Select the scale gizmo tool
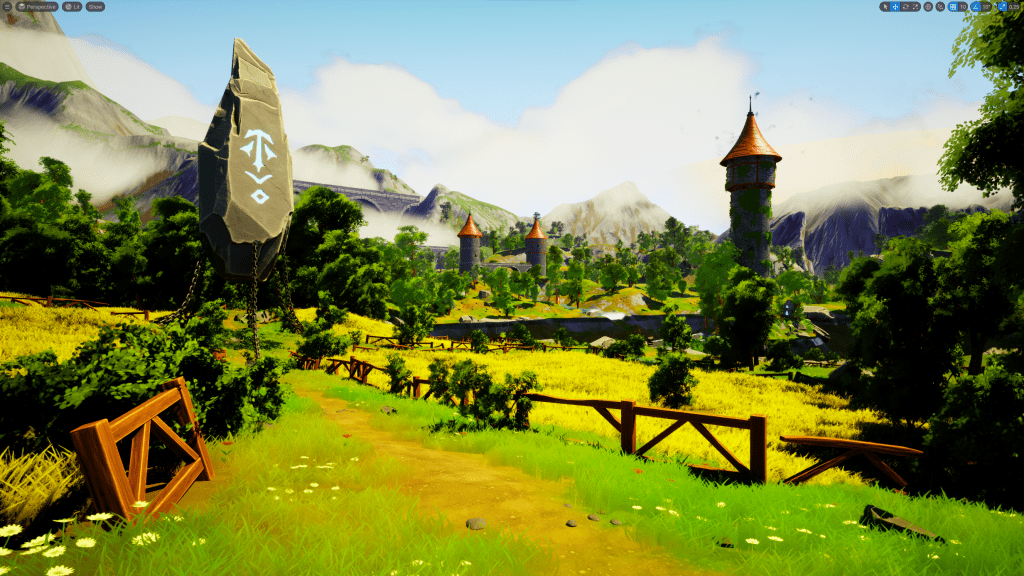The height and width of the screenshot is (576, 1024). (x=915, y=6)
